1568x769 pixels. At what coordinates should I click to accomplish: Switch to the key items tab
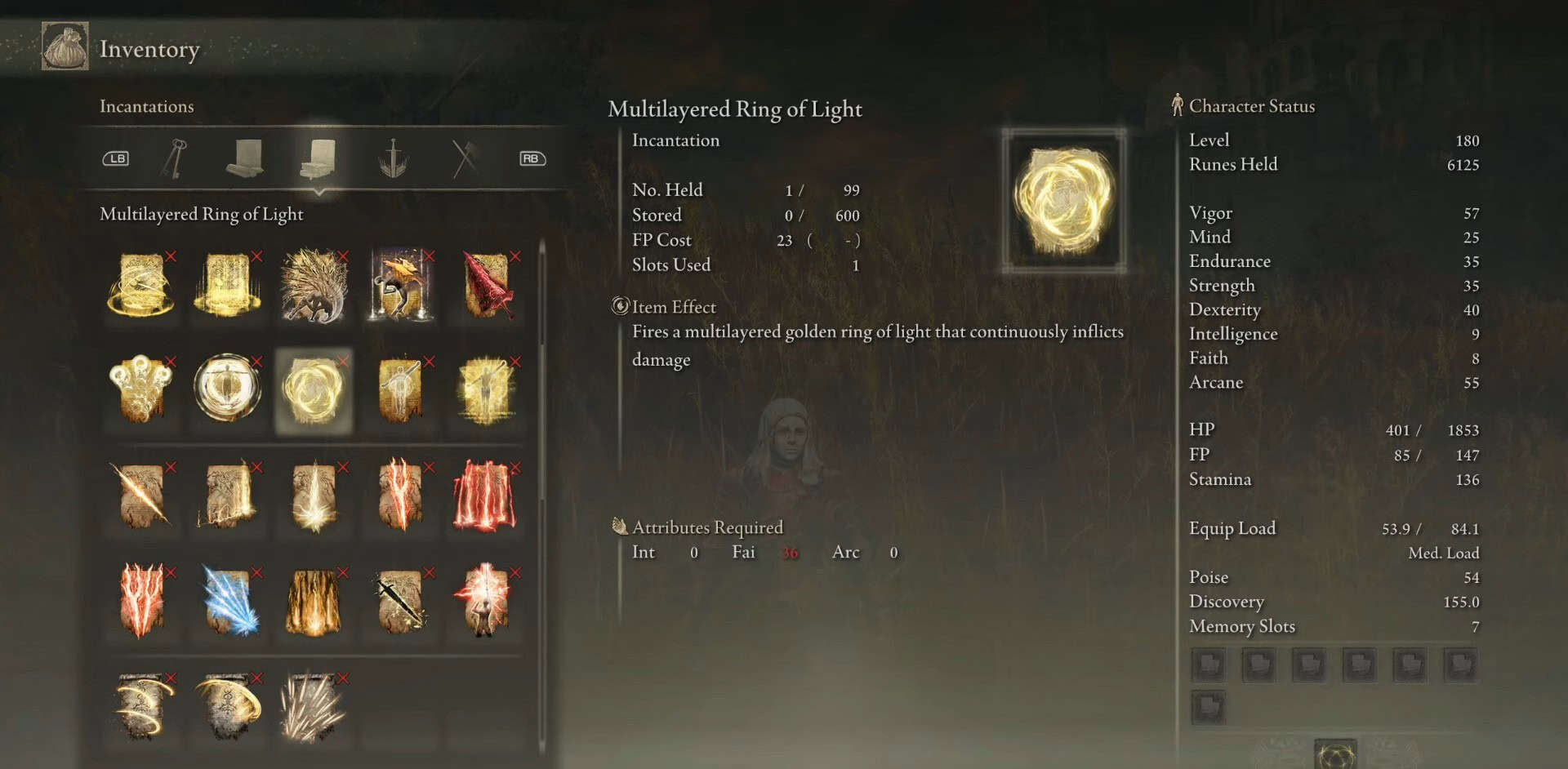point(175,158)
